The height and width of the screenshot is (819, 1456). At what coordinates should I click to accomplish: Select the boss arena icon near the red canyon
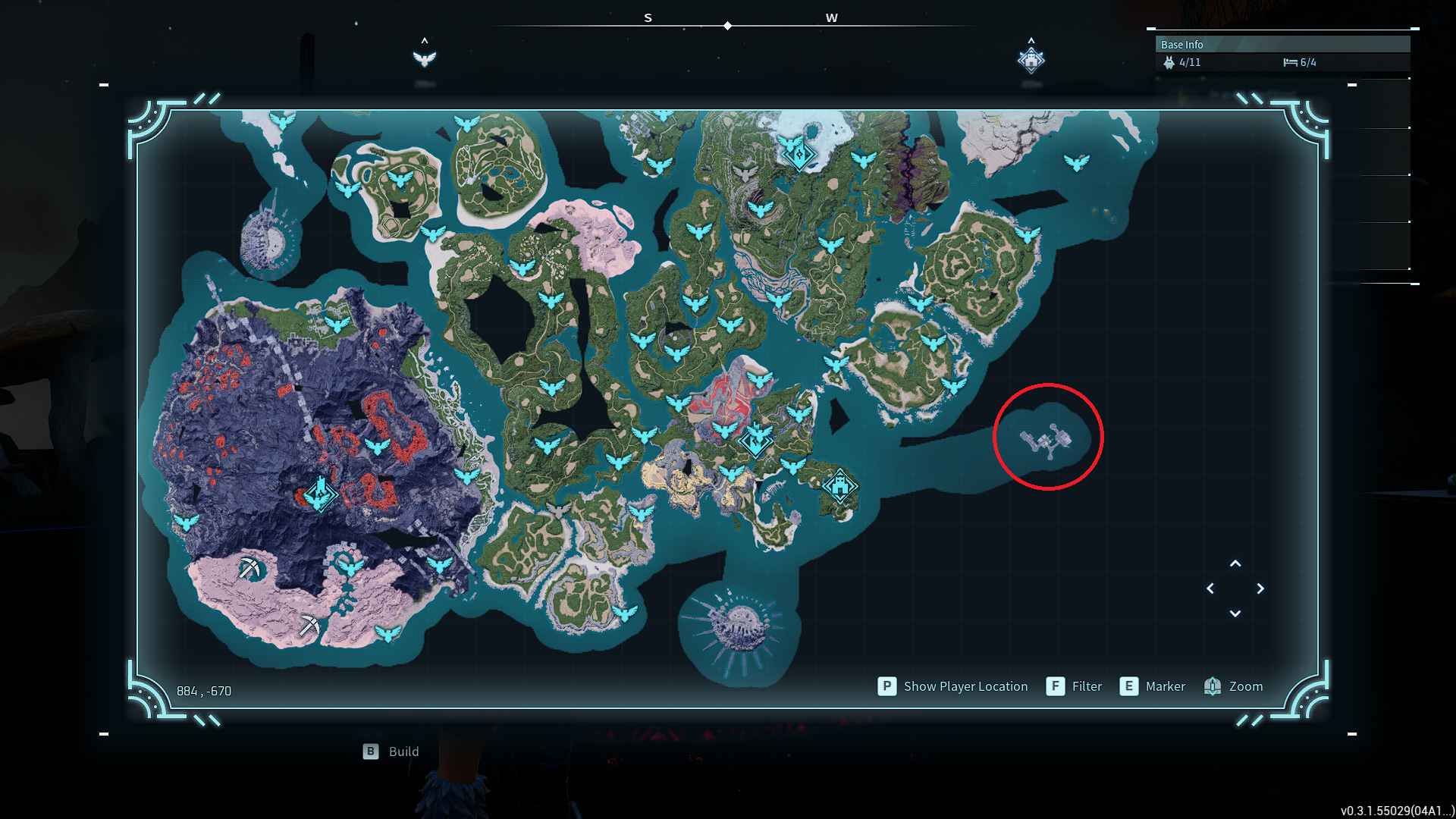point(754,444)
